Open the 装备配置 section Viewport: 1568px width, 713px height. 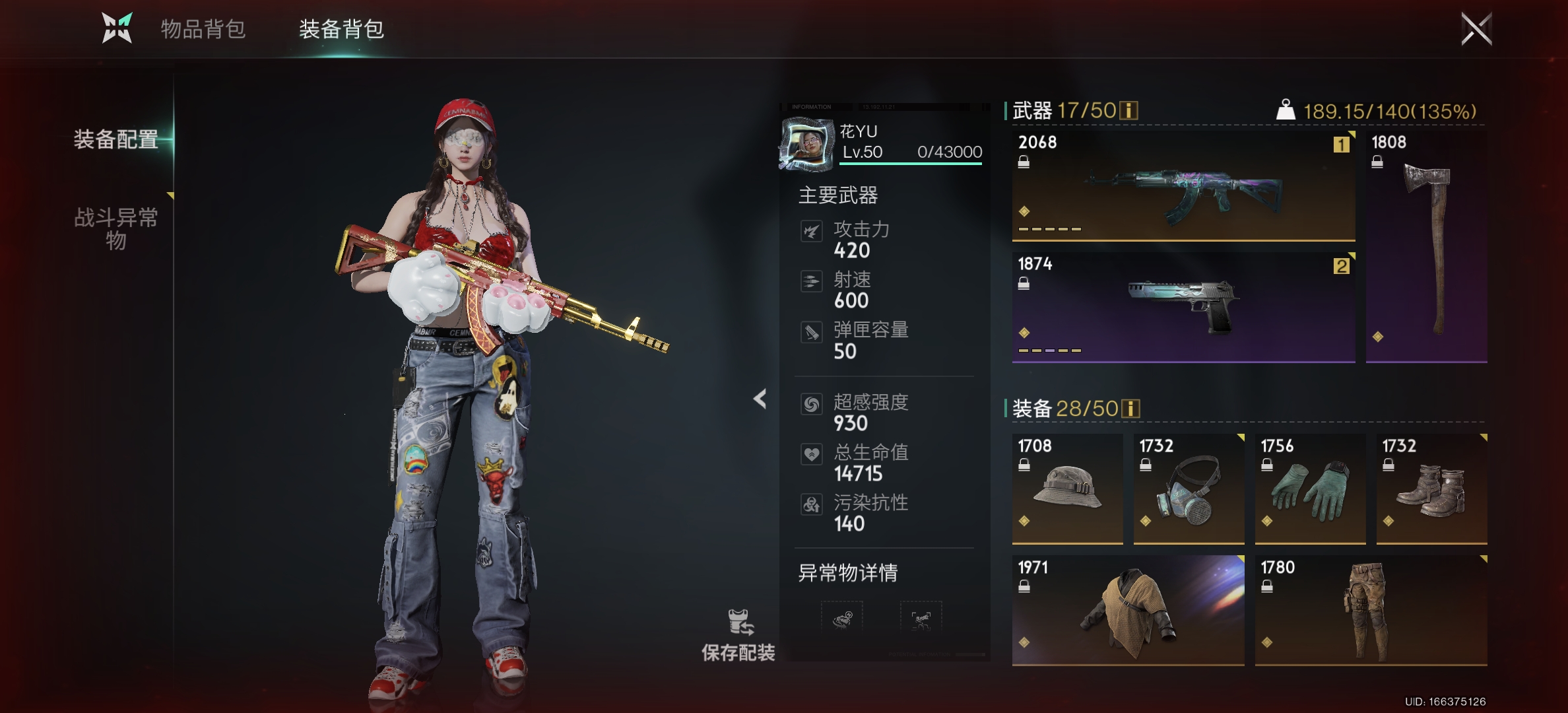pos(116,139)
